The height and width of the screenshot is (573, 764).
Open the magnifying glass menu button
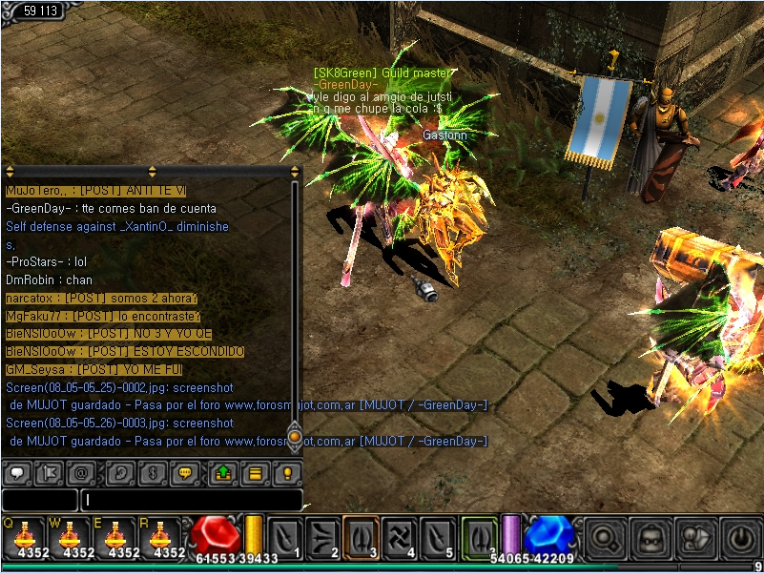tap(605, 538)
